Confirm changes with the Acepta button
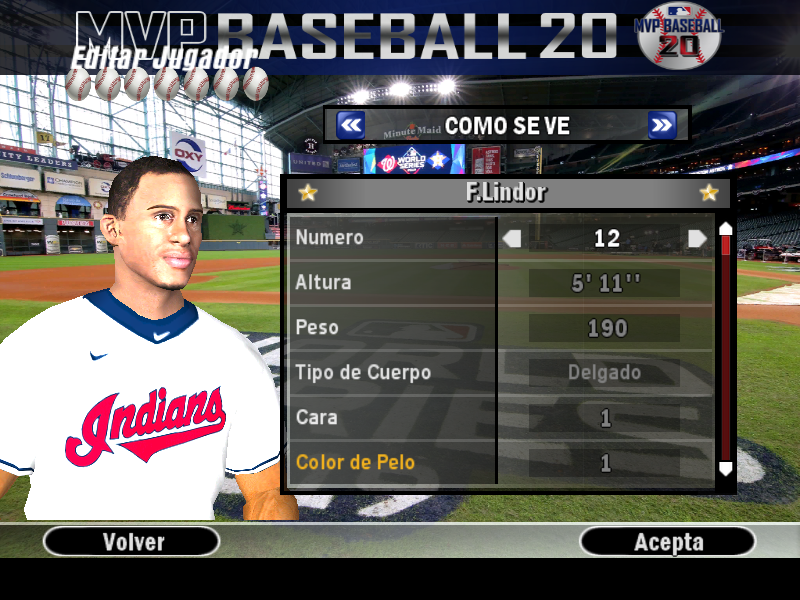This screenshot has width=800, height=600. tap(668, 542)
